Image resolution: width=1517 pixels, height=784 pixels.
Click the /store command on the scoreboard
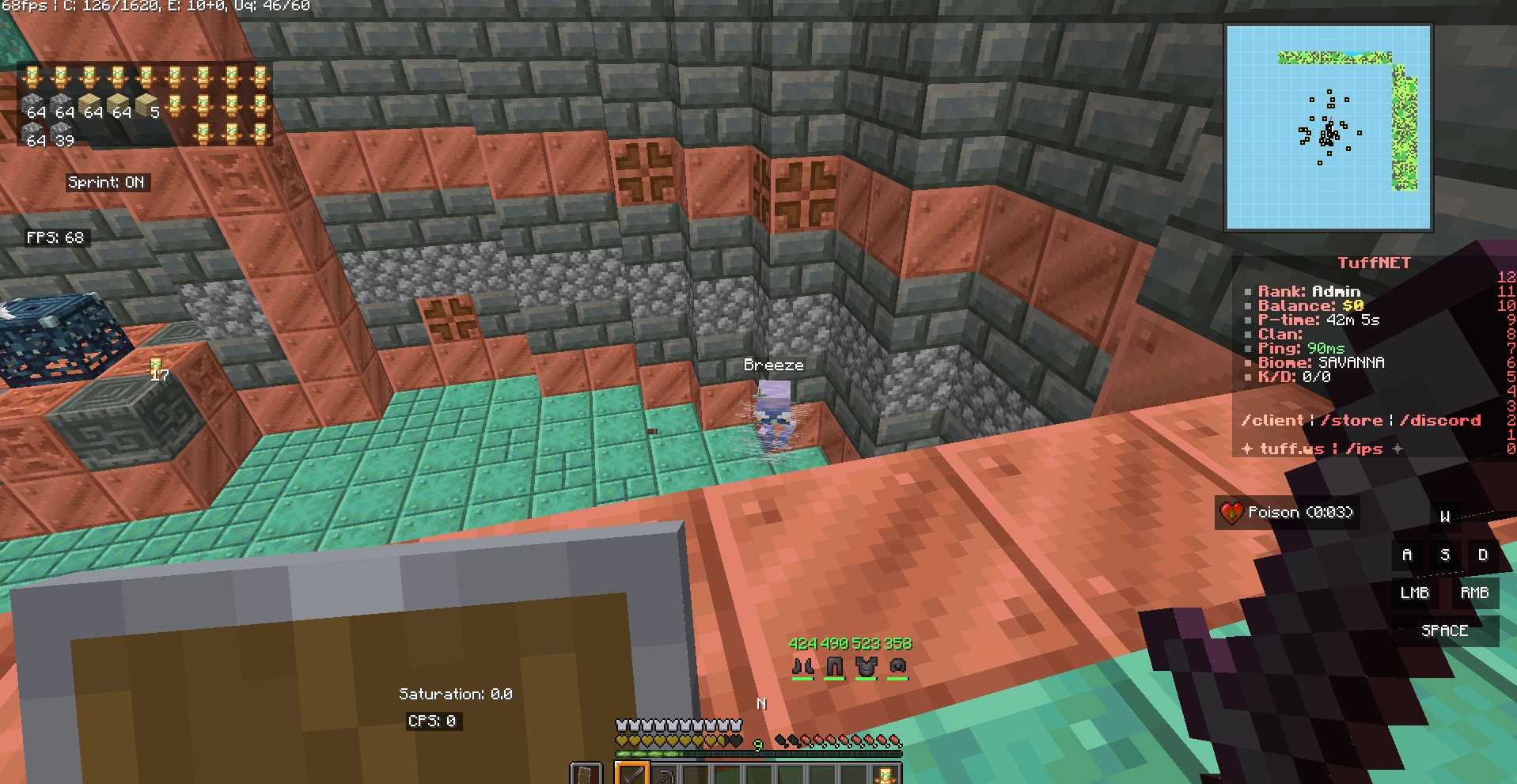pyautogui.click(x=1356, y=421)
